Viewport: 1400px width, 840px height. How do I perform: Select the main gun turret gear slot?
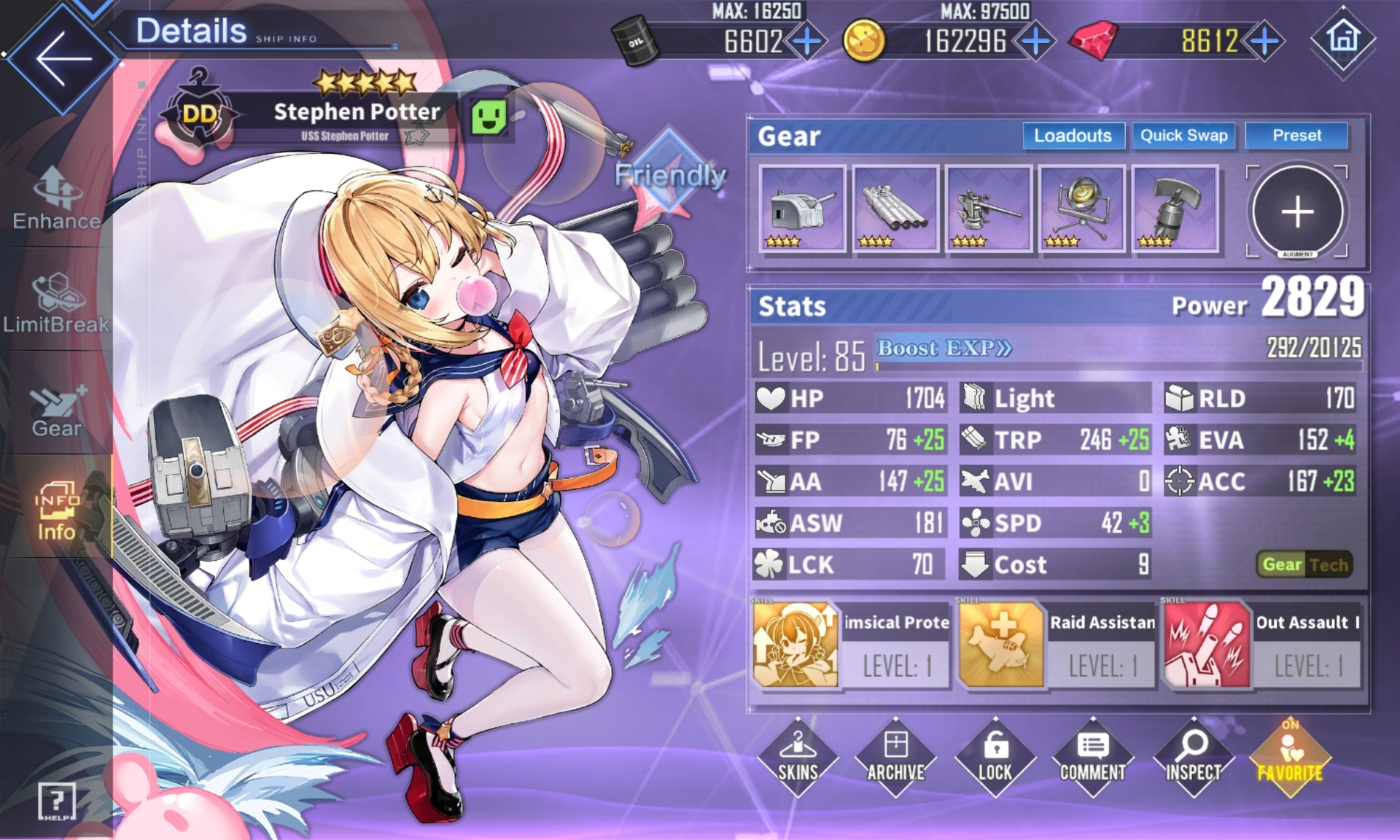[x=802, y=209]
